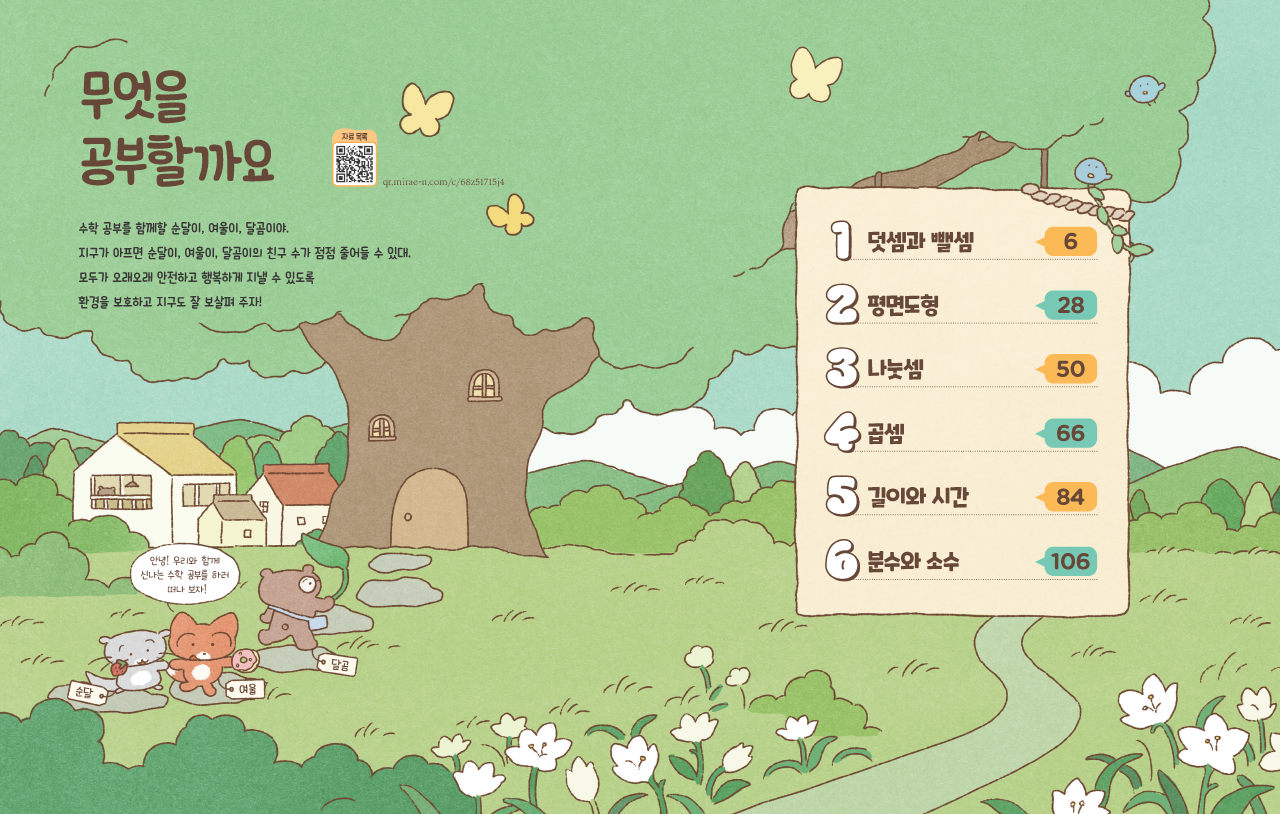
Task: Open chapter 1 덧셈과 뺄셈
Action: (920, 242)
